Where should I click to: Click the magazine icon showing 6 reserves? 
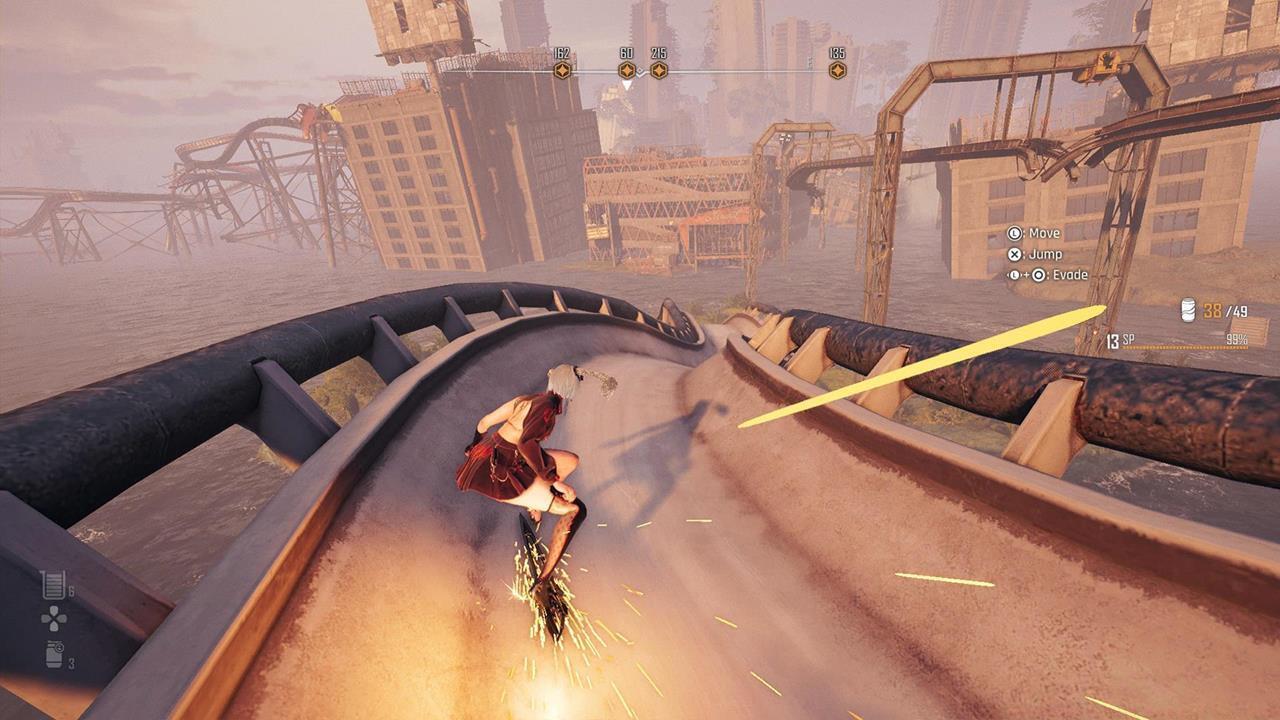[54, 584]
